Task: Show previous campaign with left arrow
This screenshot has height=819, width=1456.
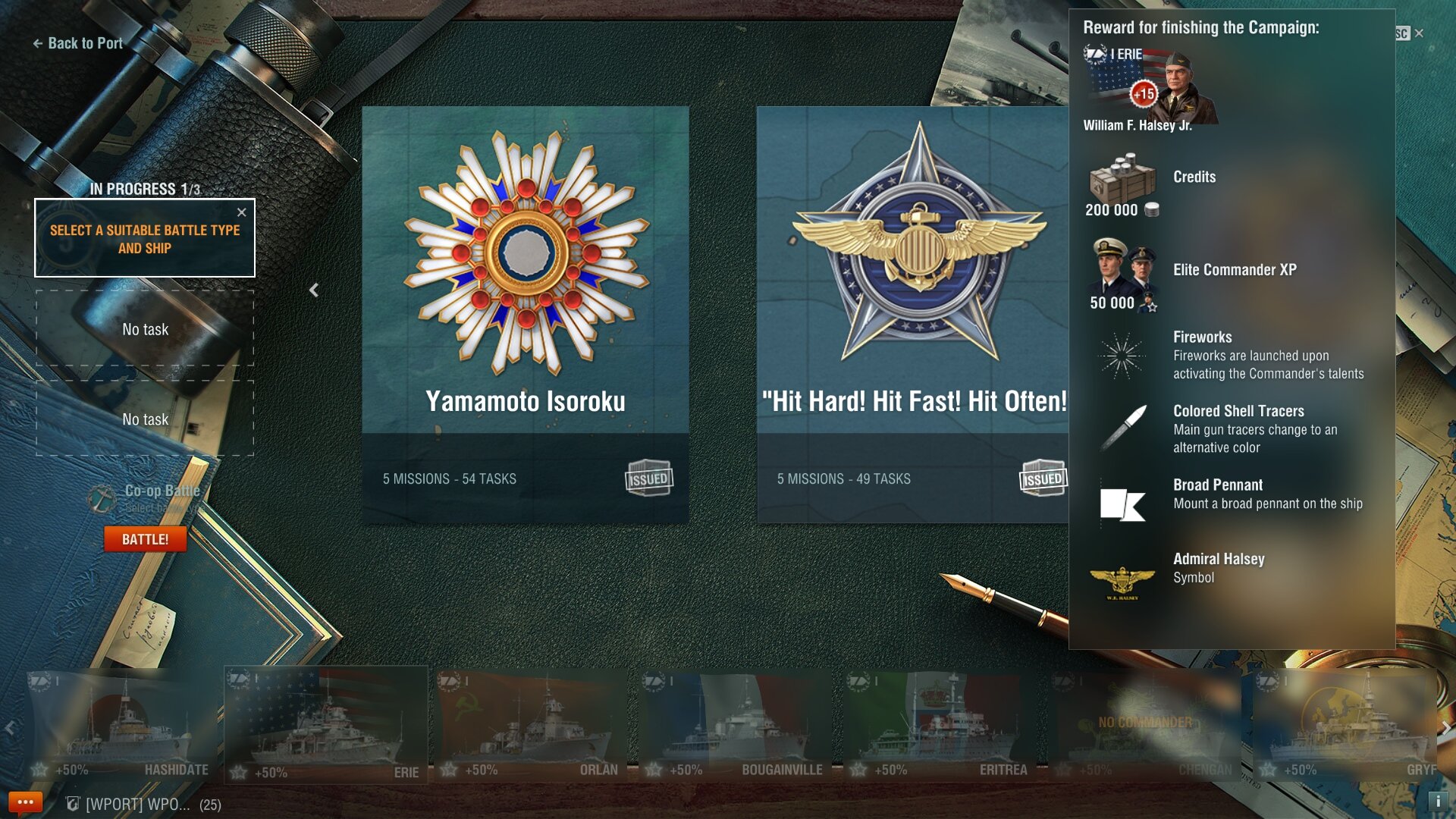Action: point(314,290)
